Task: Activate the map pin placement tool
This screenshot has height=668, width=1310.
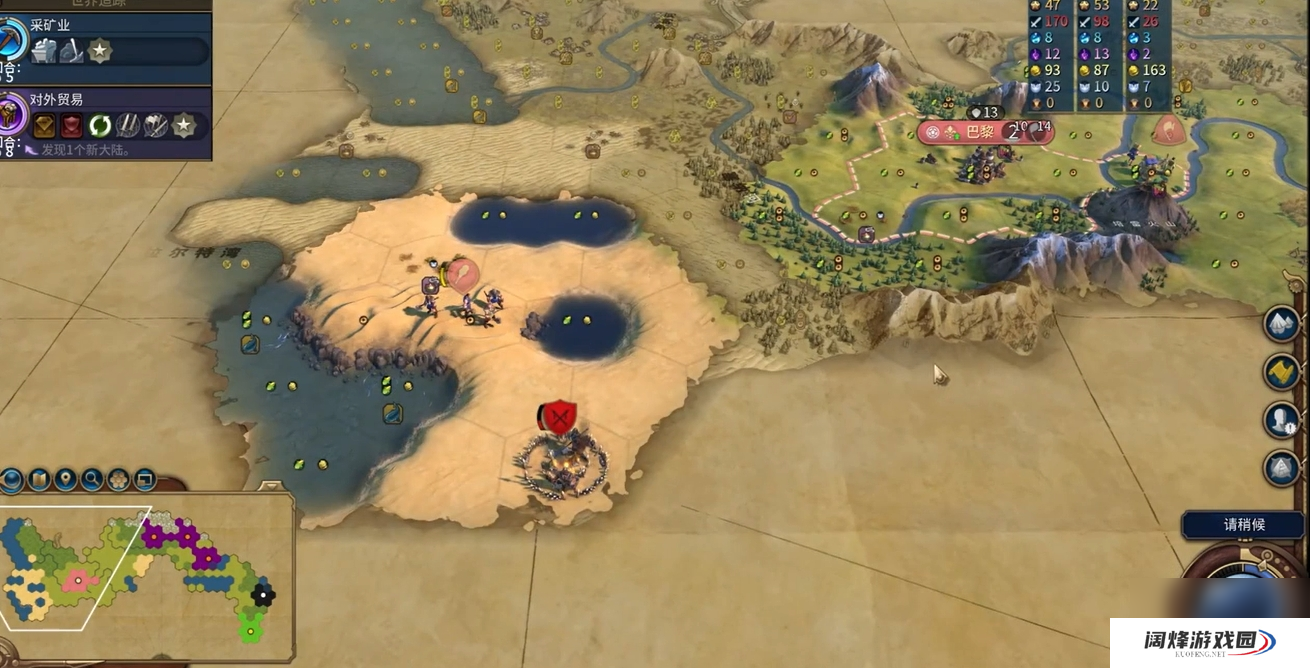Action: (66, 480)
